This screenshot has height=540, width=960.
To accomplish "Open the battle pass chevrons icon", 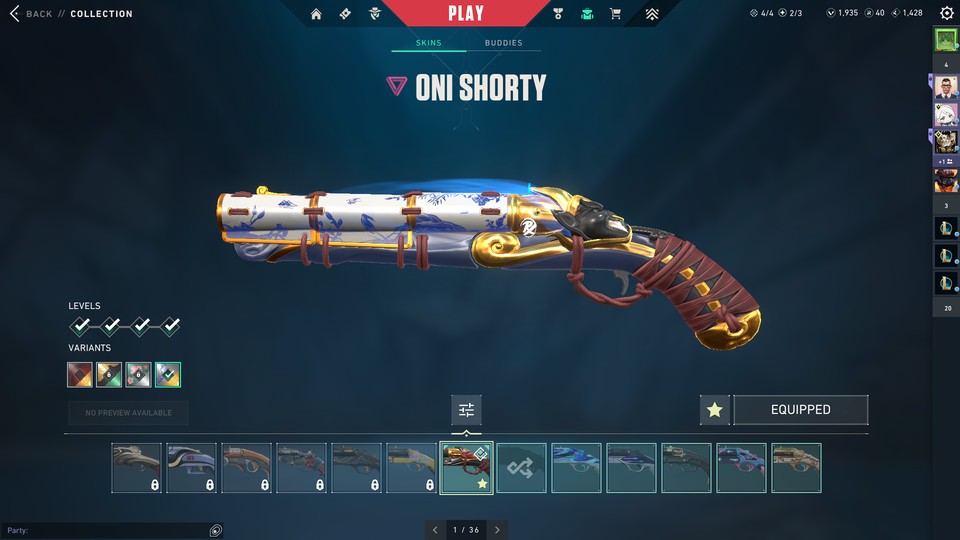I will 652,14.
